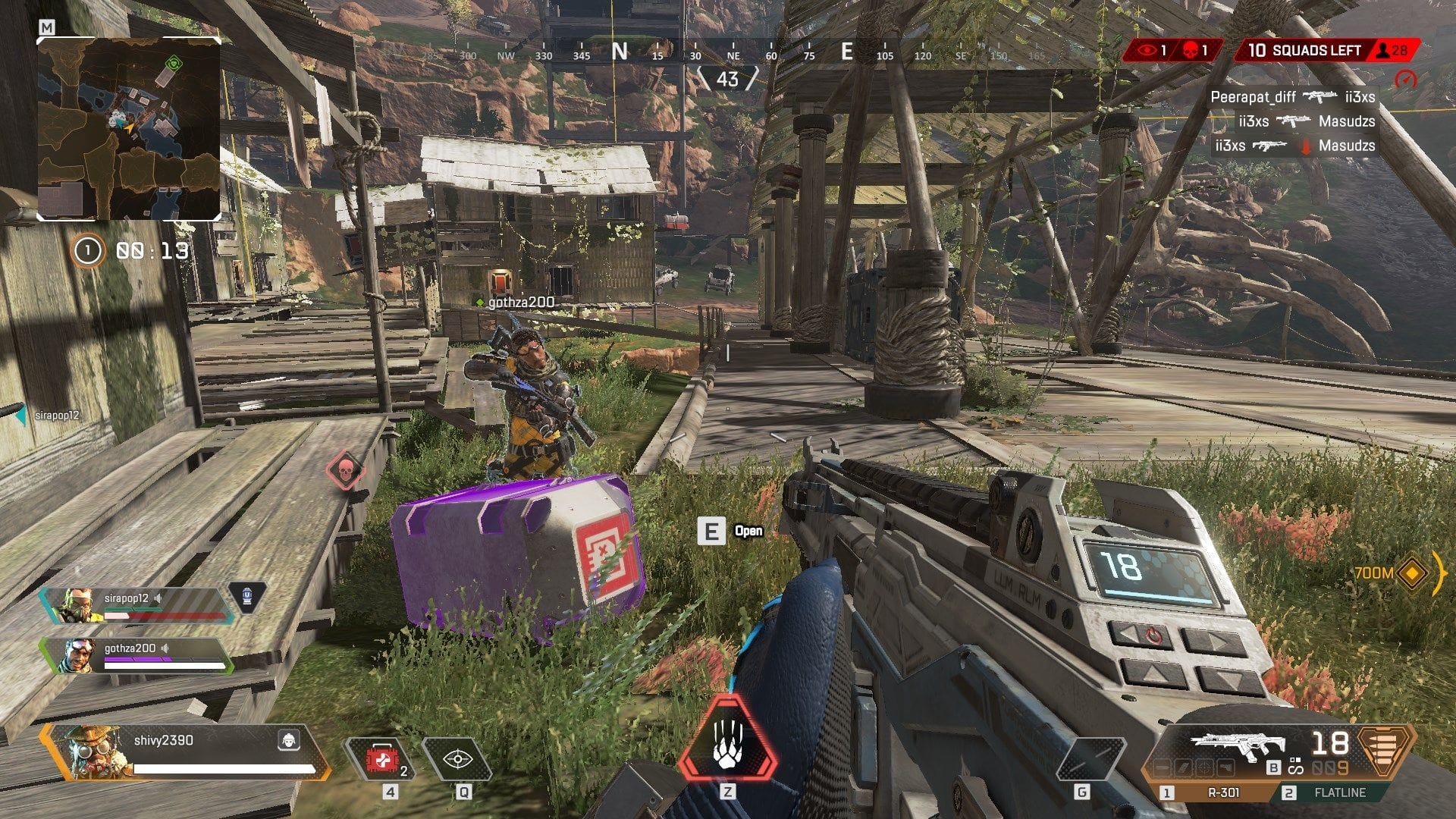Select the speedometer icon below the kill feed
Screen dimensions: 1456x819
pos(1407,79)
